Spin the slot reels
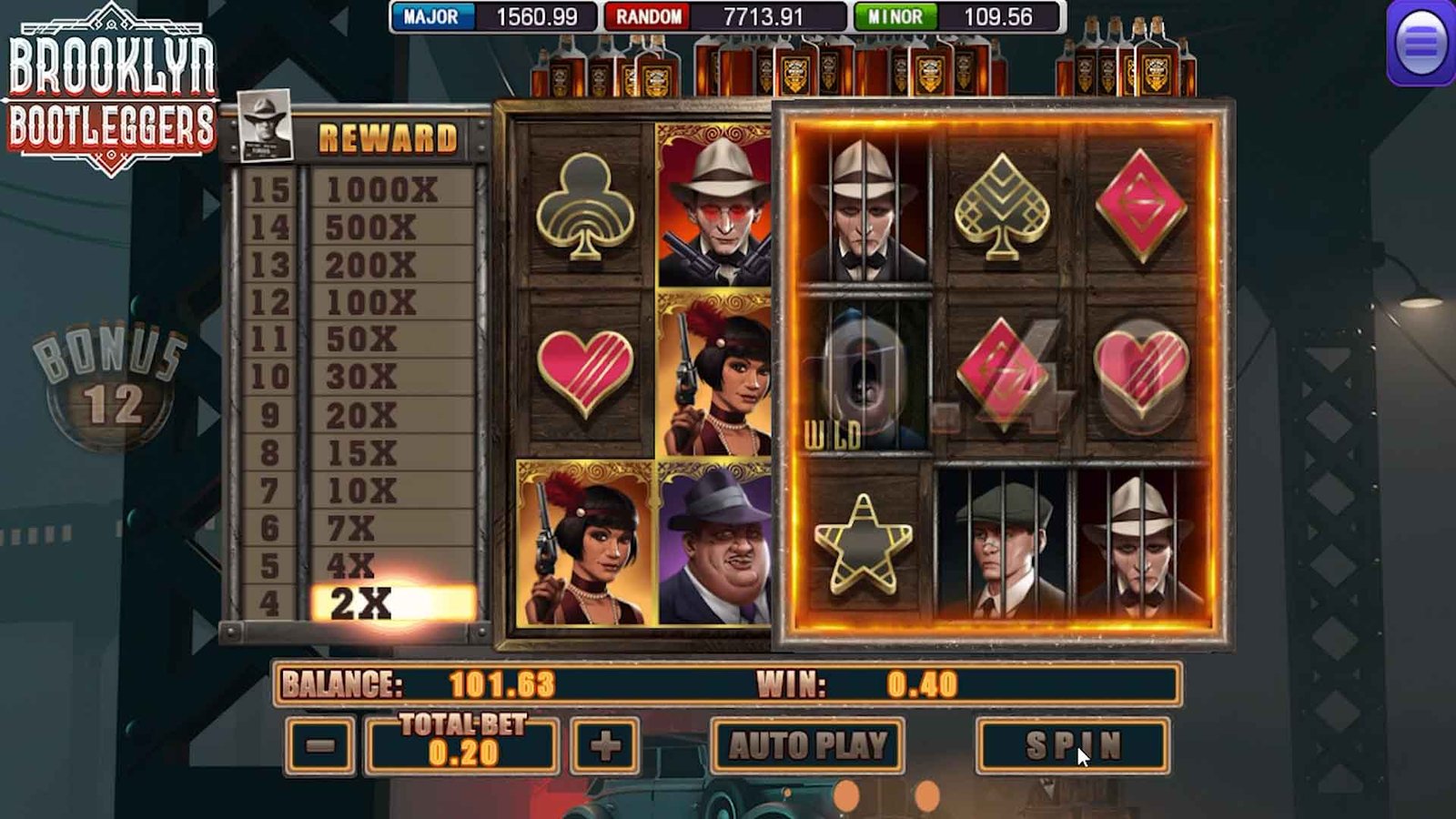 coord(1072,745)
